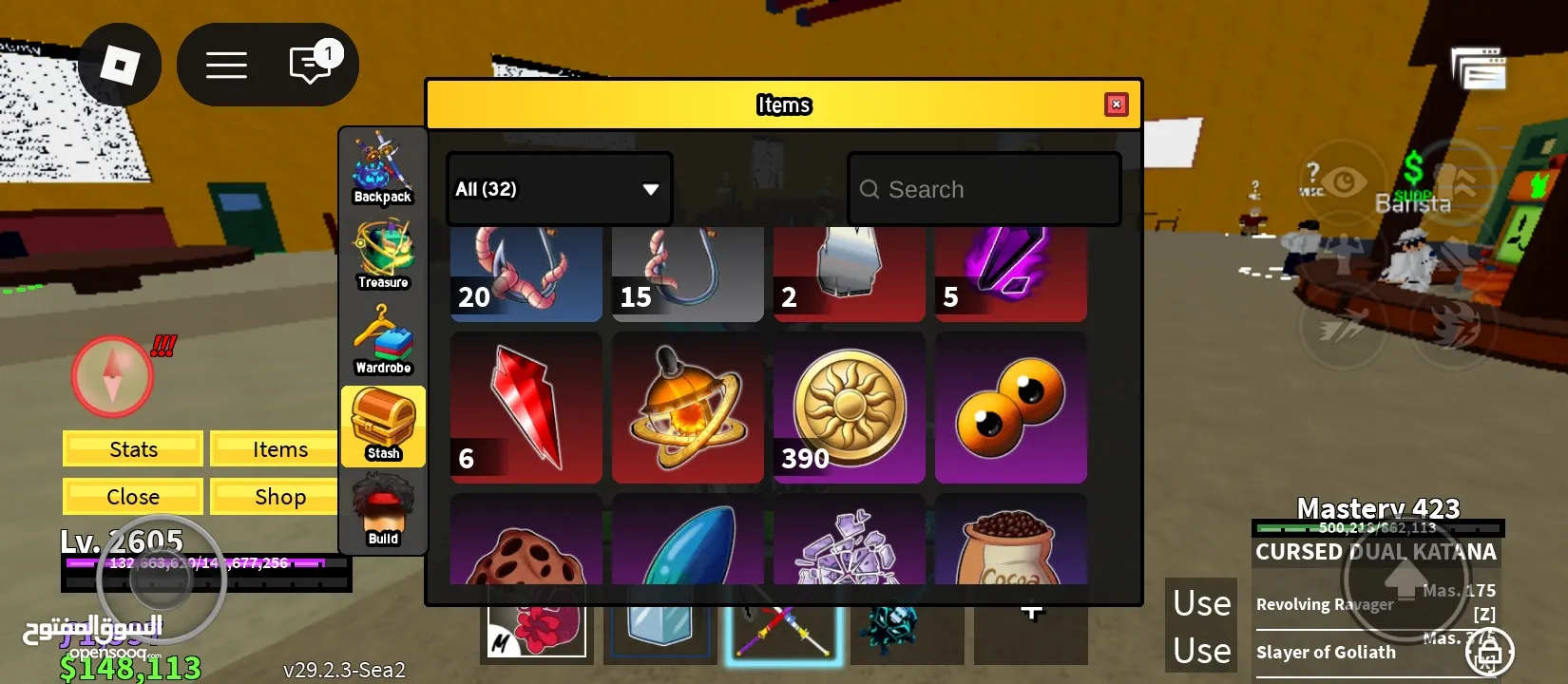Click the item Search field
The image size is (1568, 684).
[984, 190]
